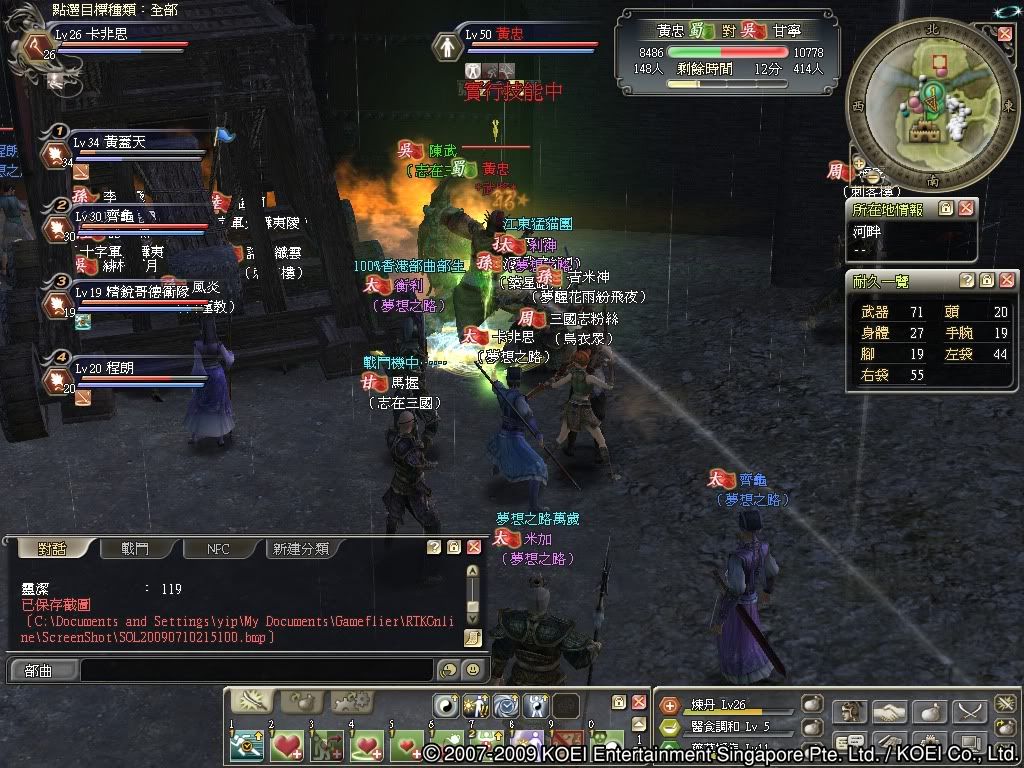Screen dimensions: 1024x768
Task: Activate the yin-yang skill icon
Action: point(445,704)
